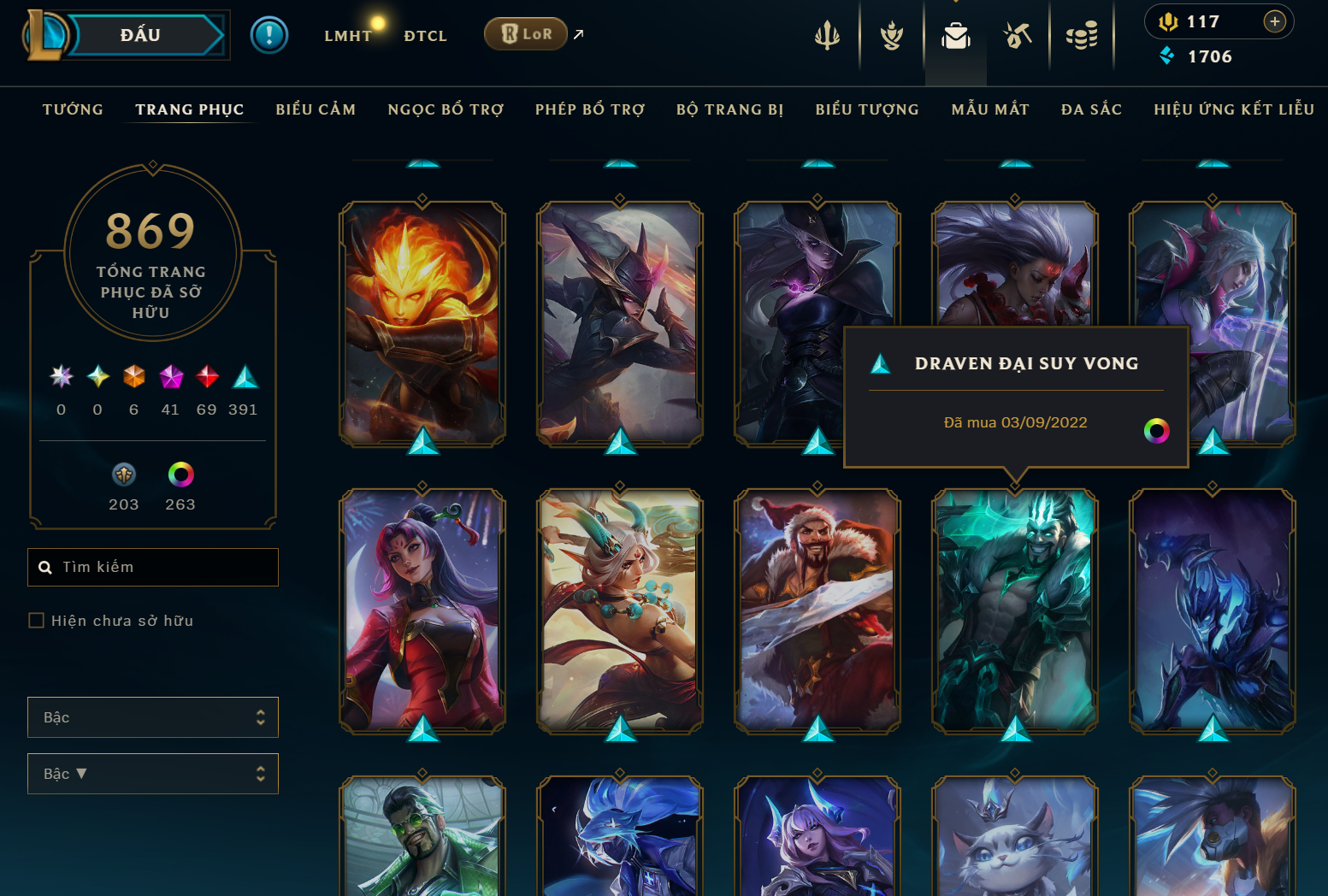Switch to the TƯỚNG tab
The image size is (1328, 896).
(x=73, y=109)
